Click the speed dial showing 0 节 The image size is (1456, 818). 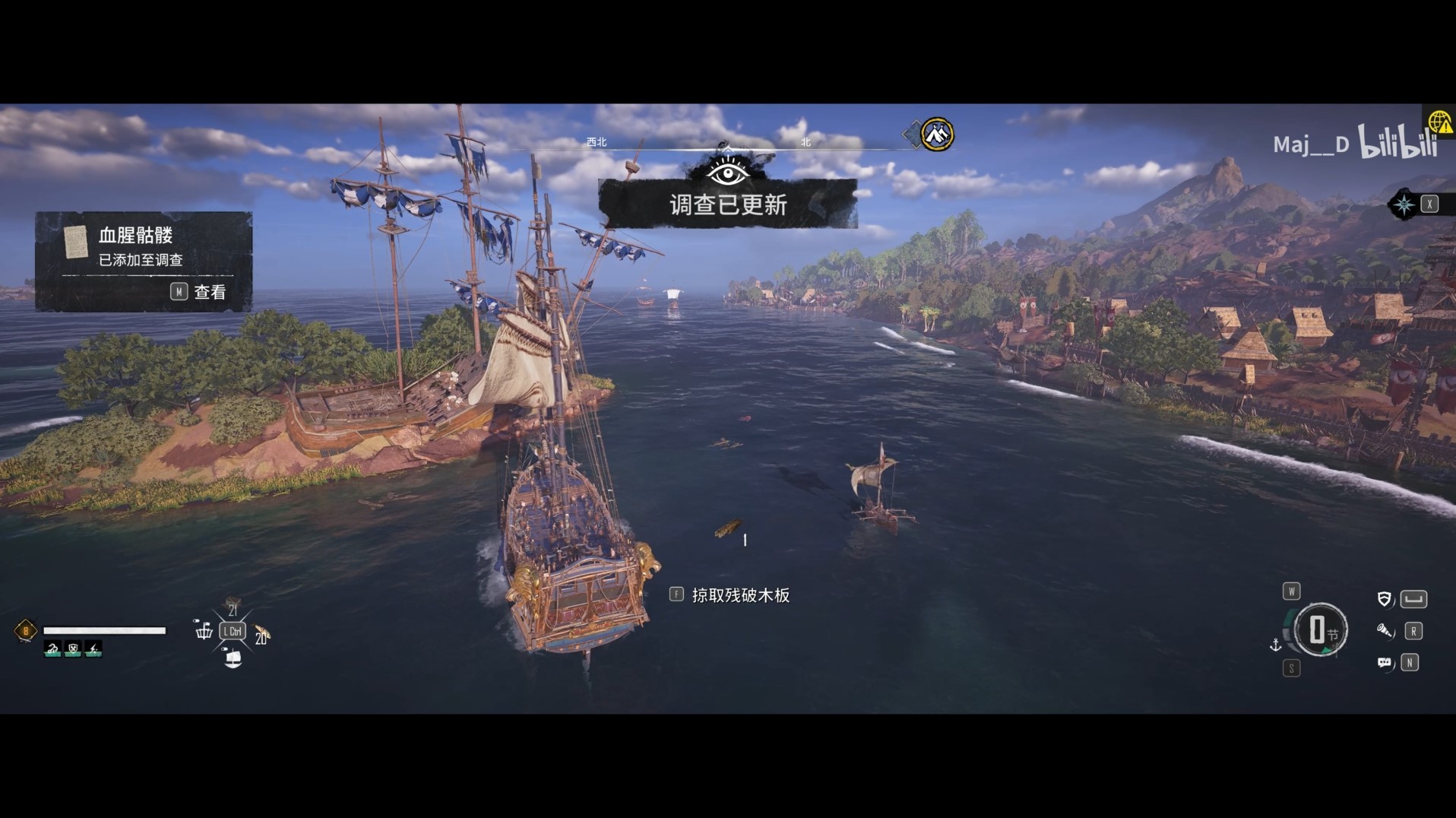(x=1320, y=629)
